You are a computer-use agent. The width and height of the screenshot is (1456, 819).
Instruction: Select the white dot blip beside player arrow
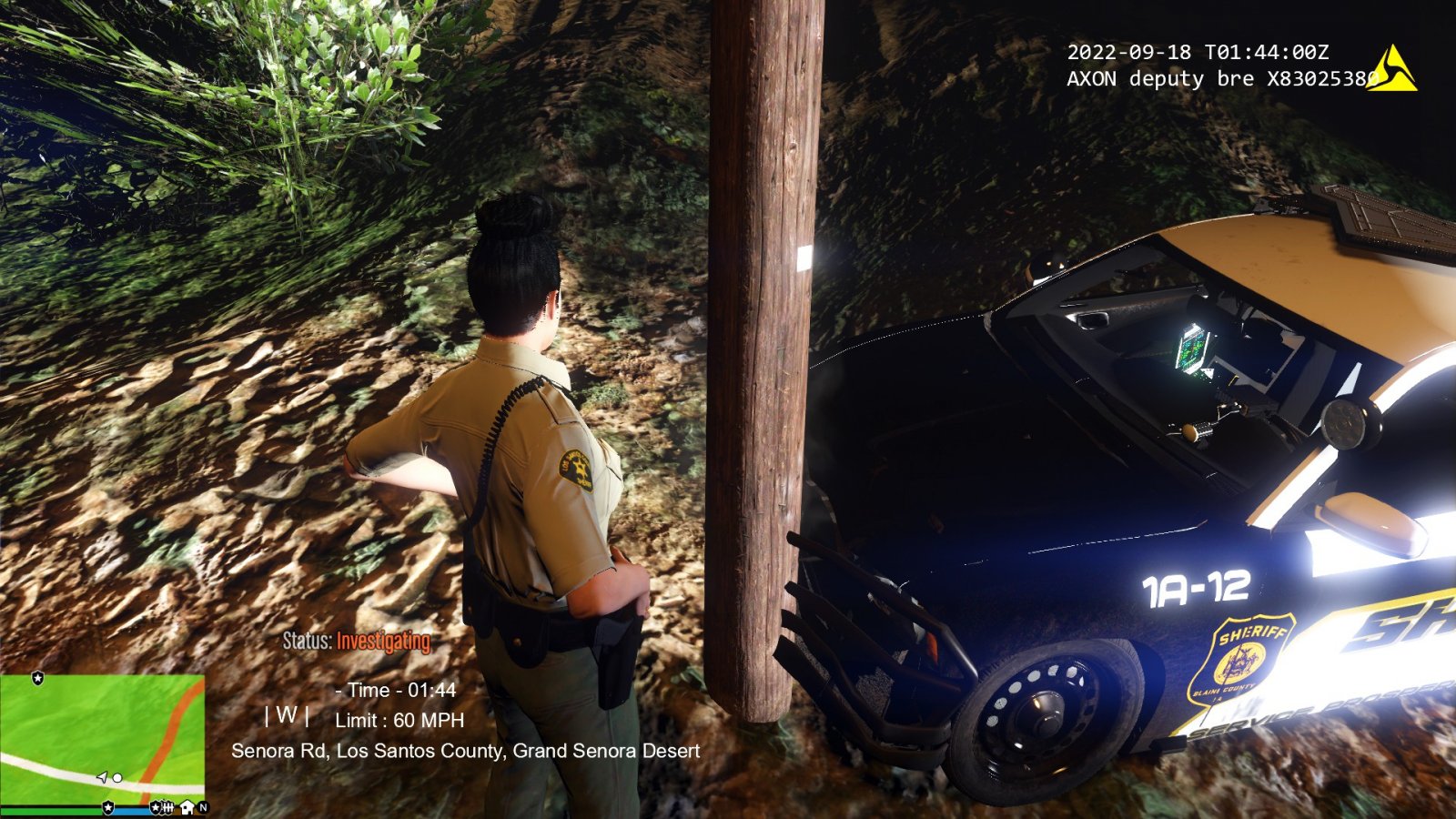117,778
